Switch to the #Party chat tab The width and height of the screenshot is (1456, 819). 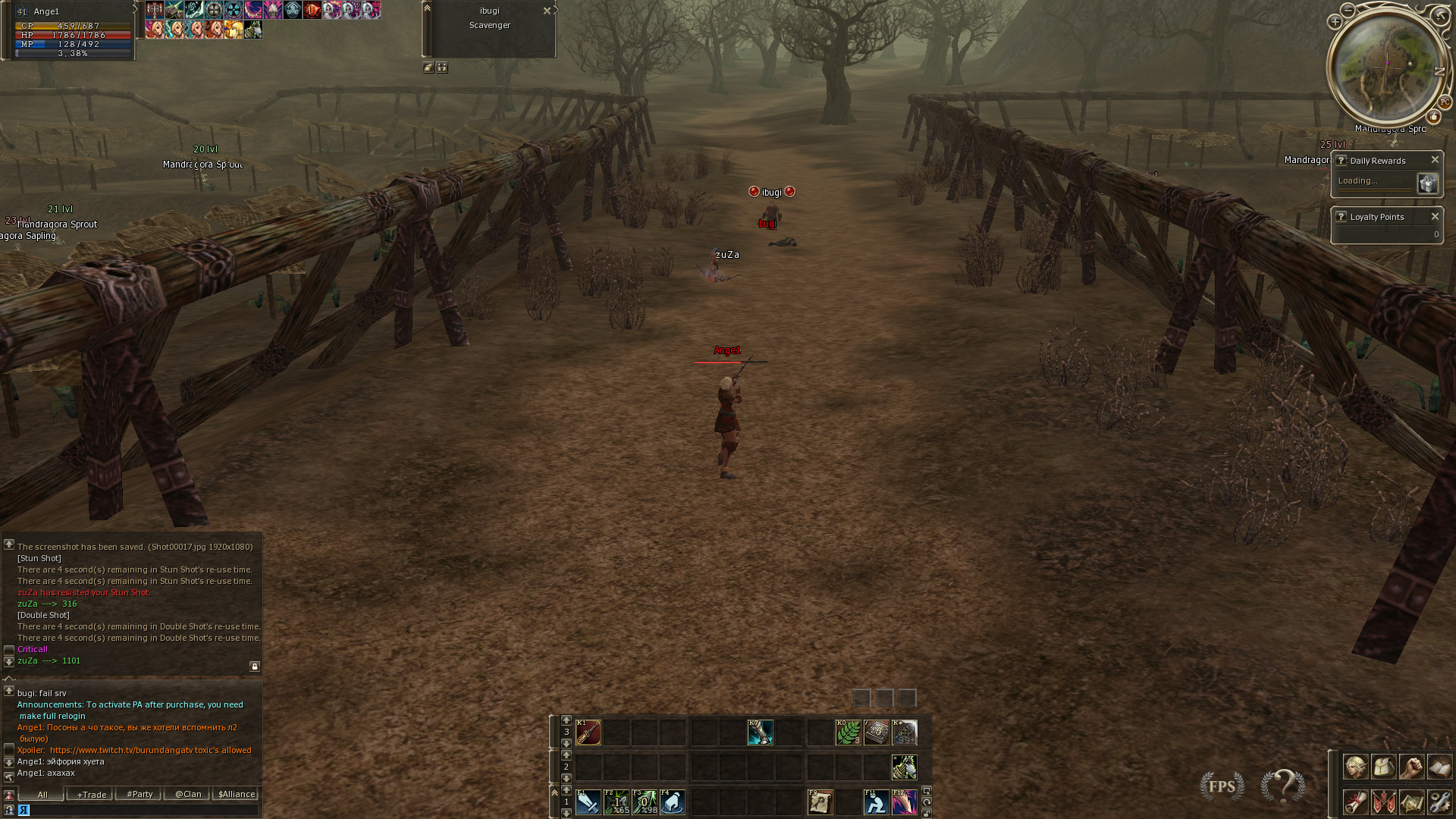[x=140, y=795]
